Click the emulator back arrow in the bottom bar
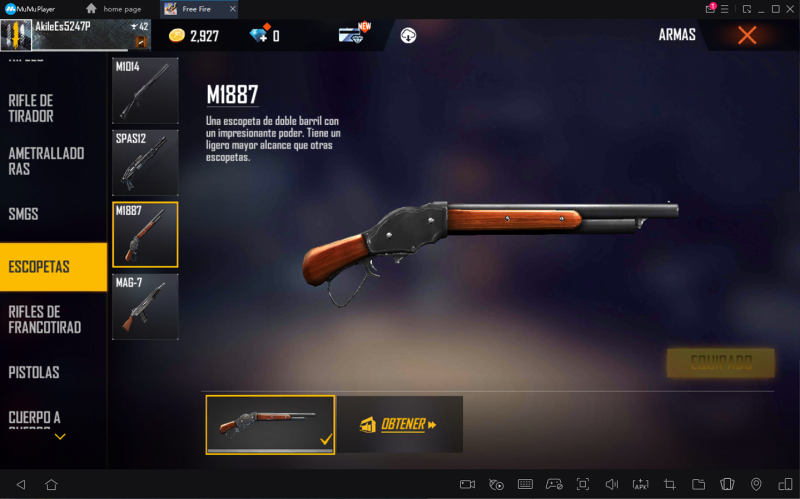The image size is (800, 499). [20, 484]
